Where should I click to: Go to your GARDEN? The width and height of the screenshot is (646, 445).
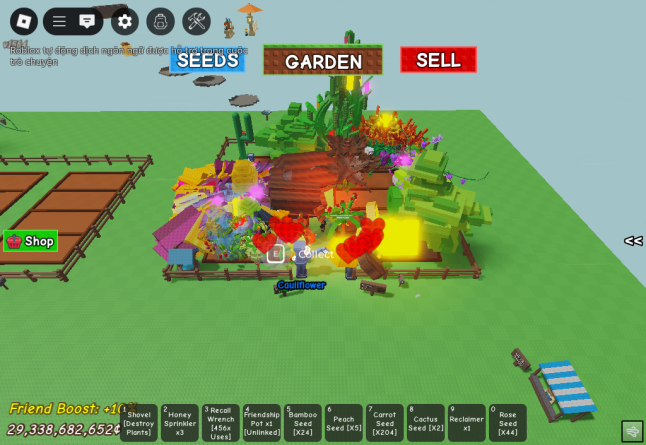click(x=323, y=61)
